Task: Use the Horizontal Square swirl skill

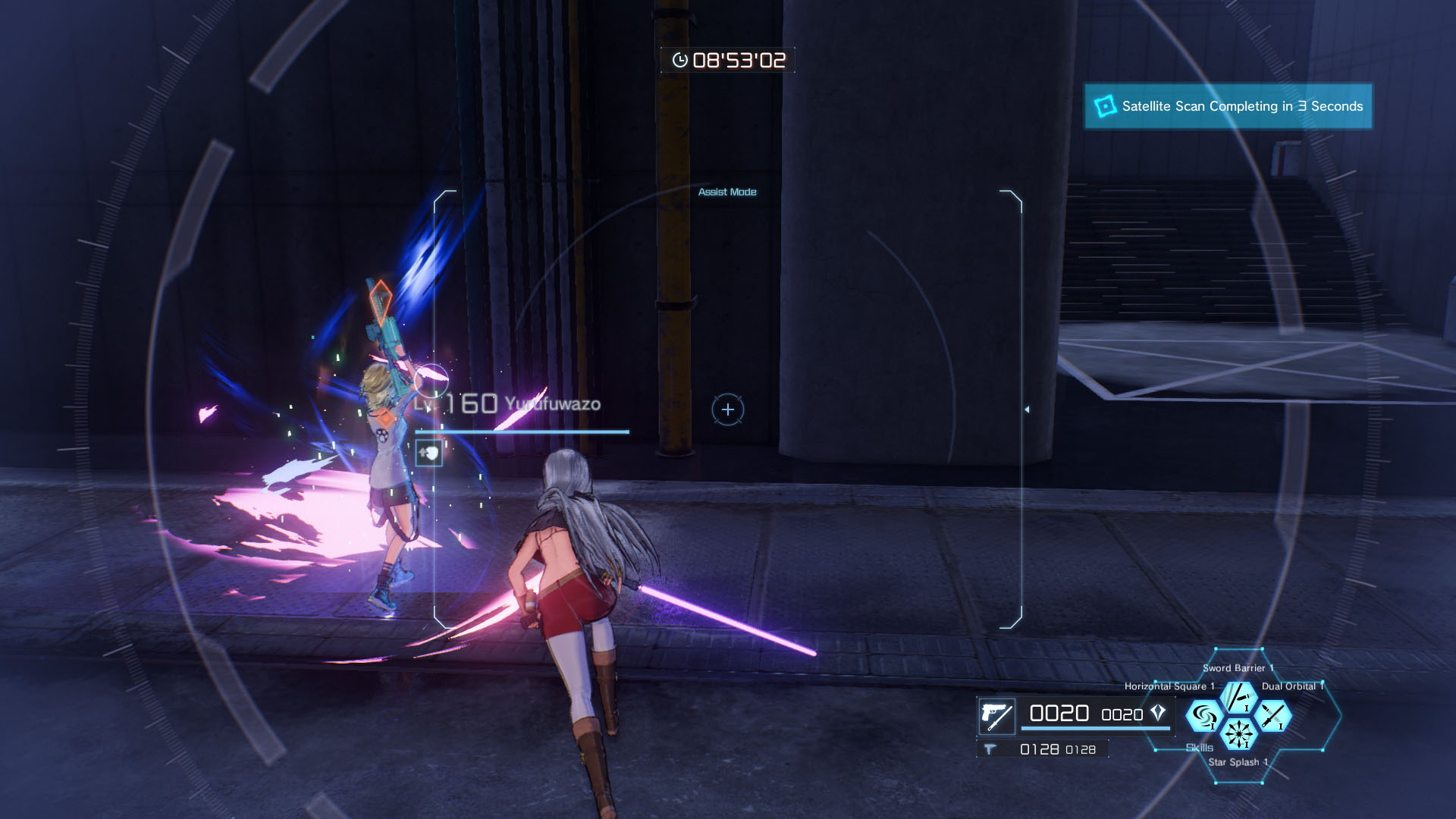Action: [1203, 716]
